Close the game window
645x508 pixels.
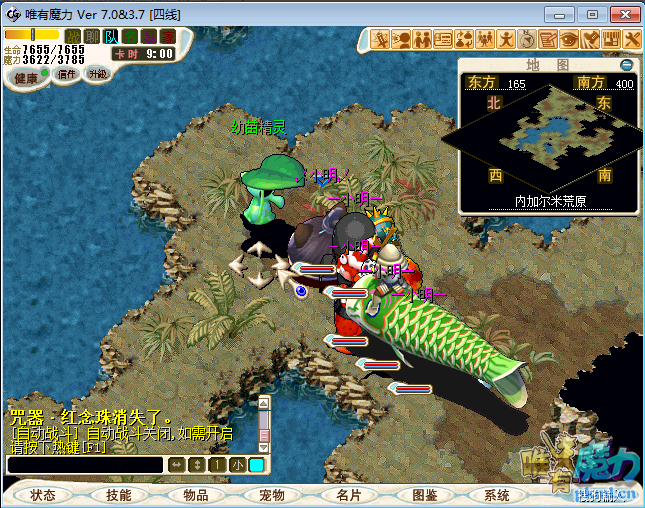[621, 14]
